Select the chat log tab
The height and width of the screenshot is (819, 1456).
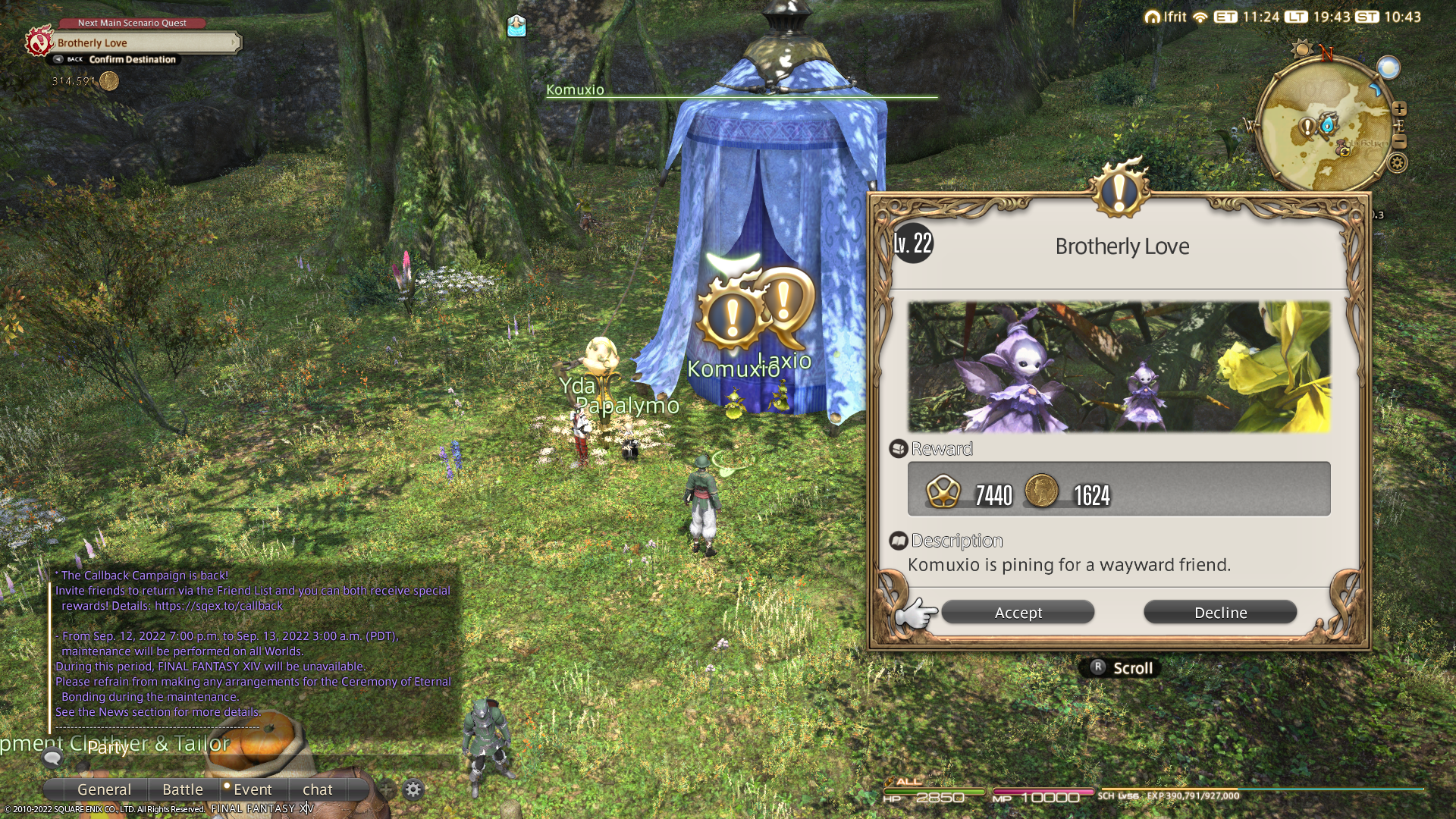coord(317,789)
